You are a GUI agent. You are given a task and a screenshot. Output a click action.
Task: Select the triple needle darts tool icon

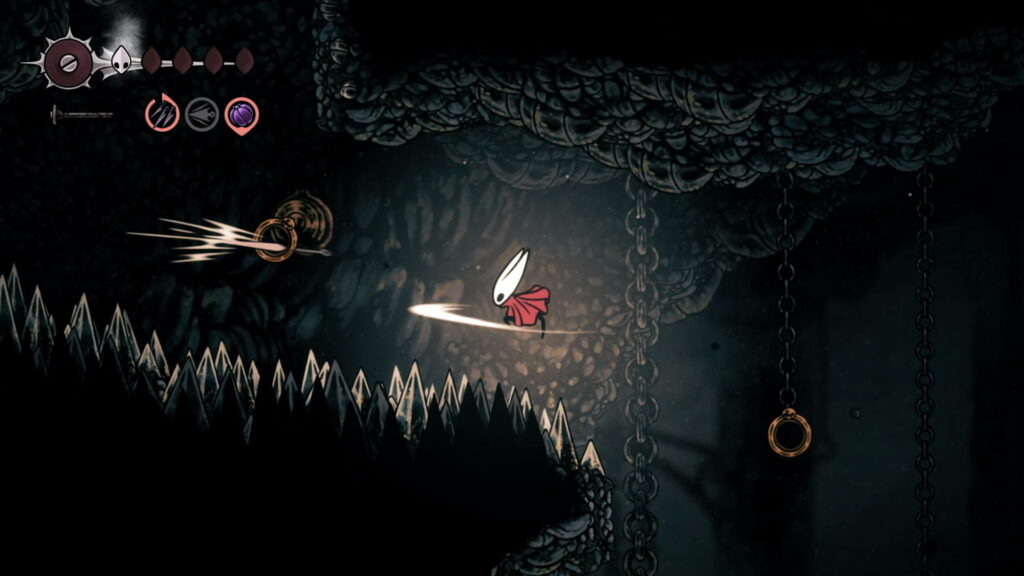[161, 114]
